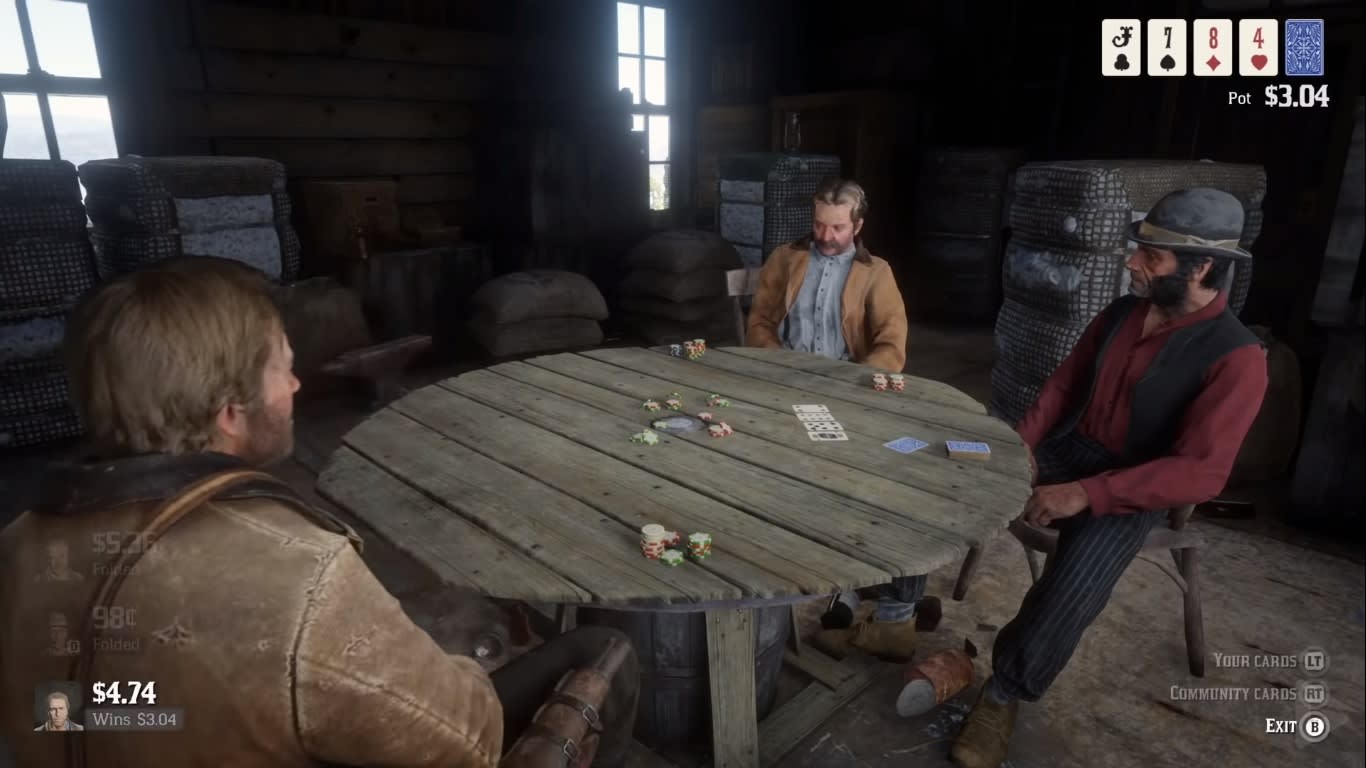Select the 4 of Hearts community card

coord(1257,45)
